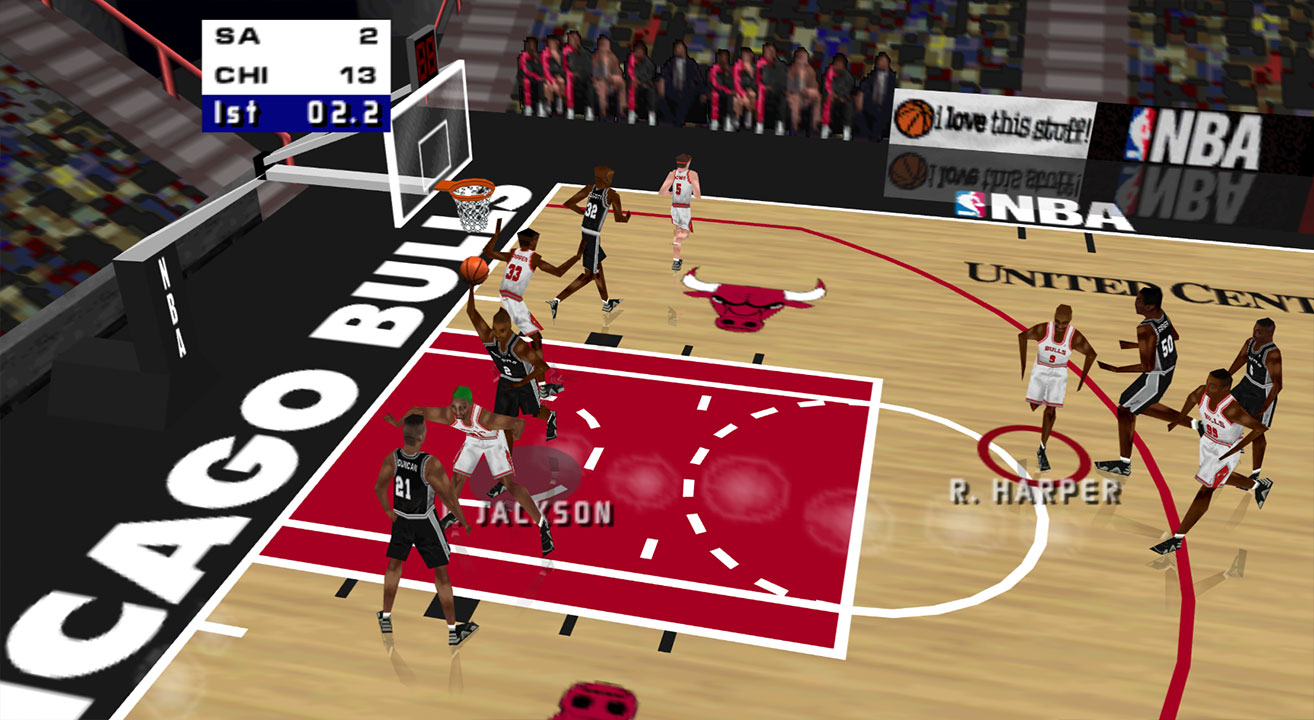Select the JACKSON player name label

(x=542, y=513)
